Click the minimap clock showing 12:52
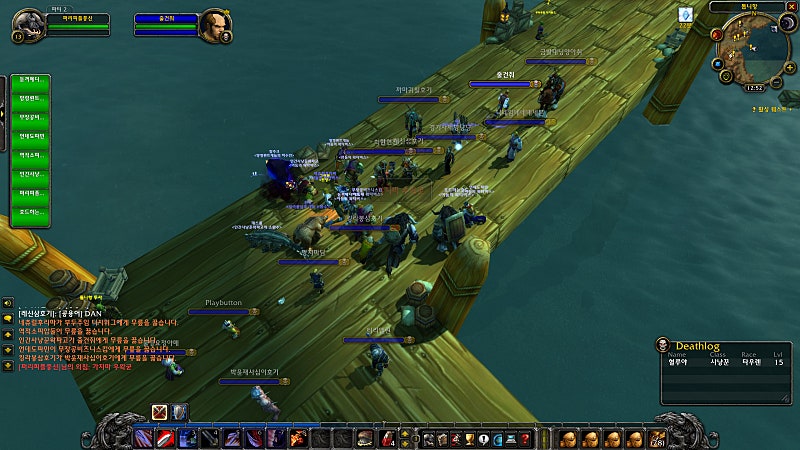Viewport: 800px width, 450px height. pos(755,87)
